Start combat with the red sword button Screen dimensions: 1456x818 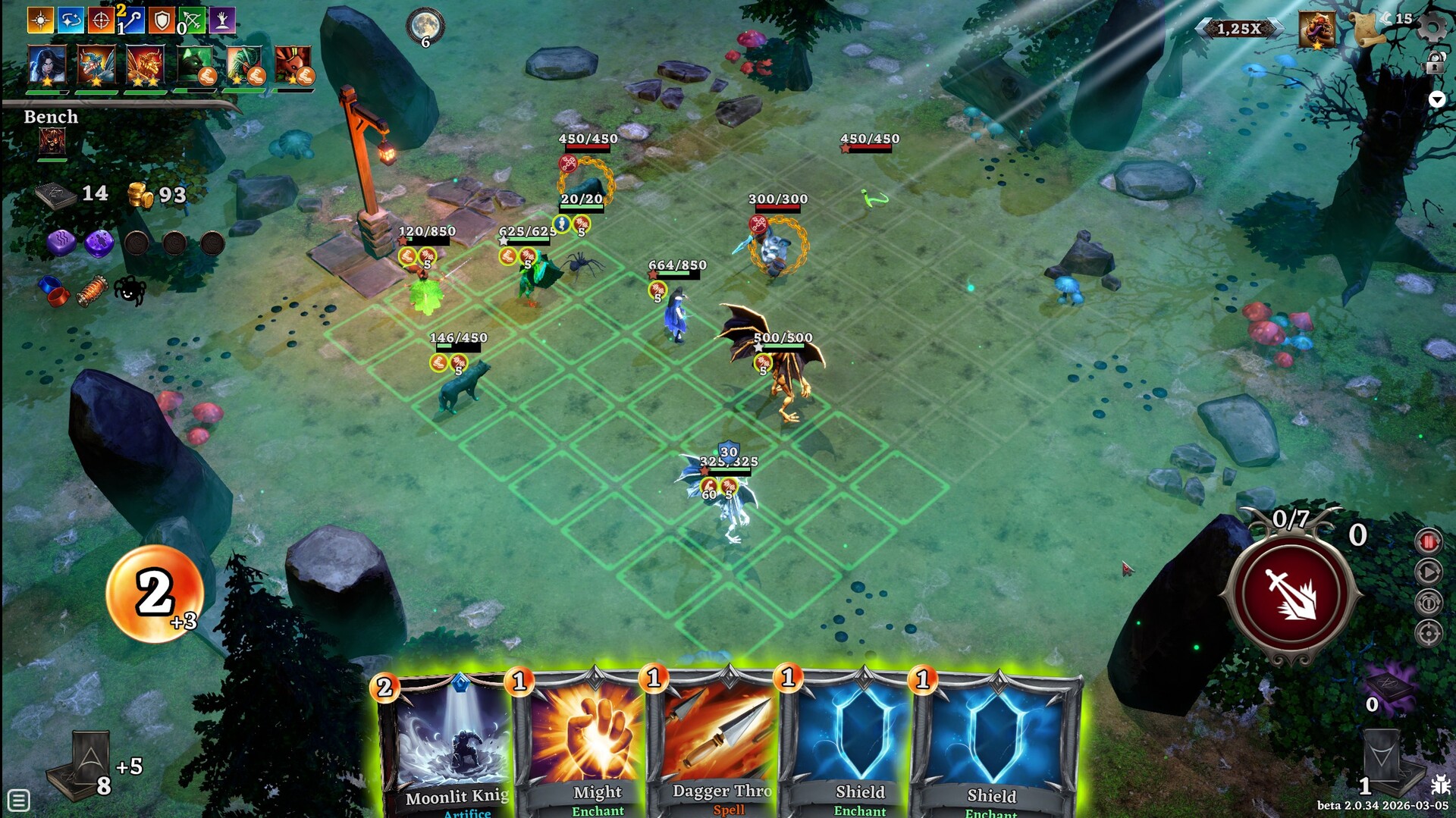(1291, 594)
